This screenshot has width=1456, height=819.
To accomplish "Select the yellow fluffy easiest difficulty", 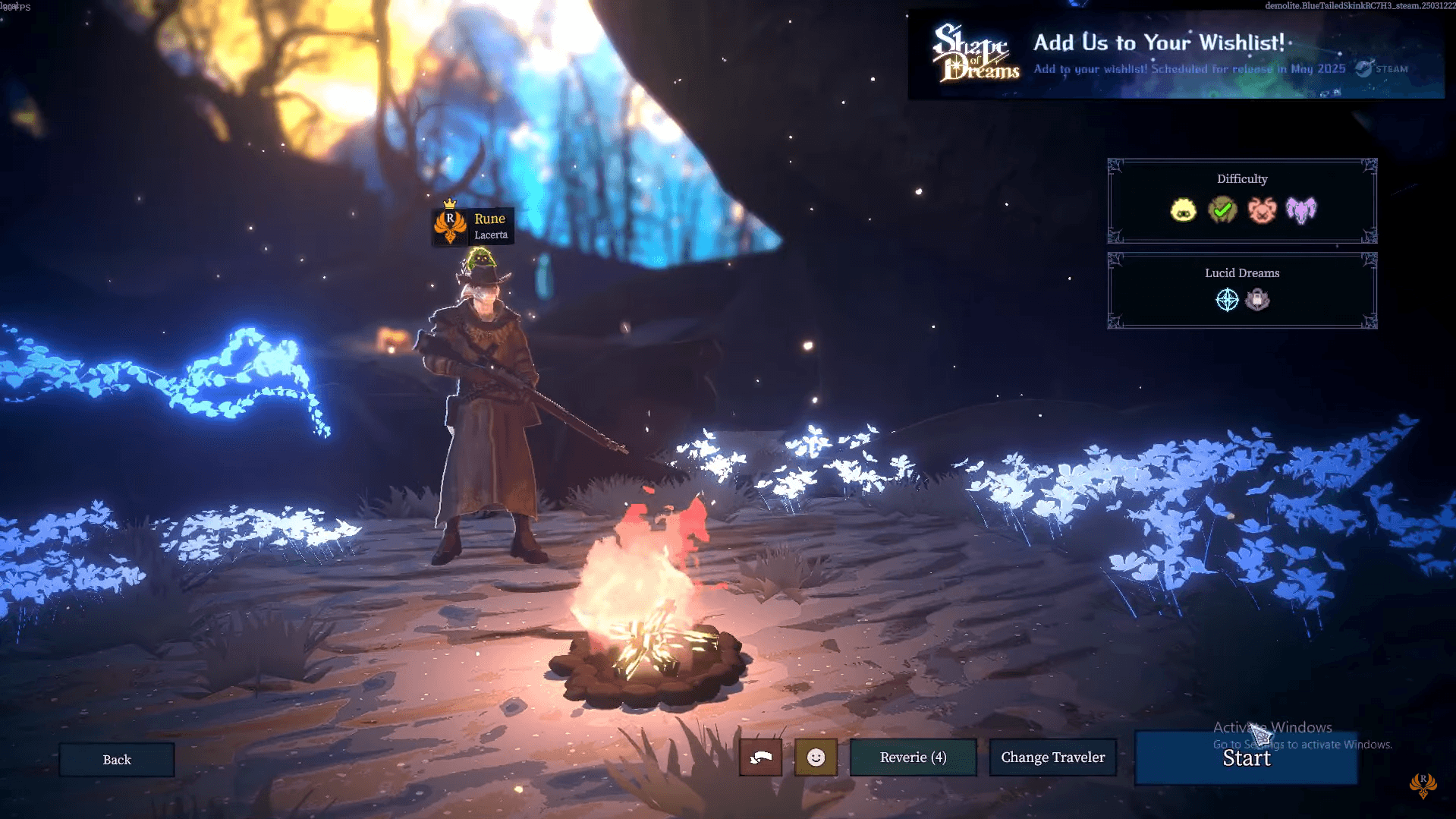I will [1183, 210].
